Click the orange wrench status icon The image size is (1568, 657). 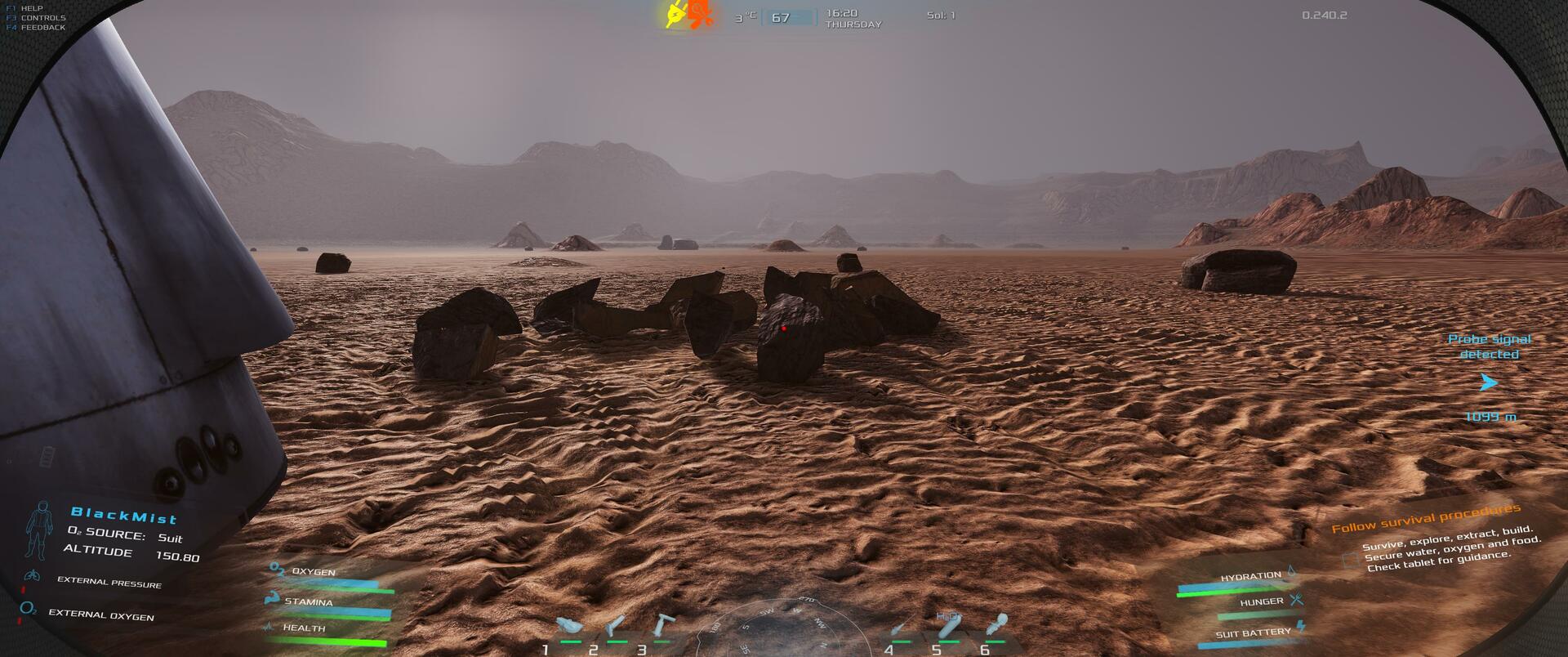(x=700, y=14)
